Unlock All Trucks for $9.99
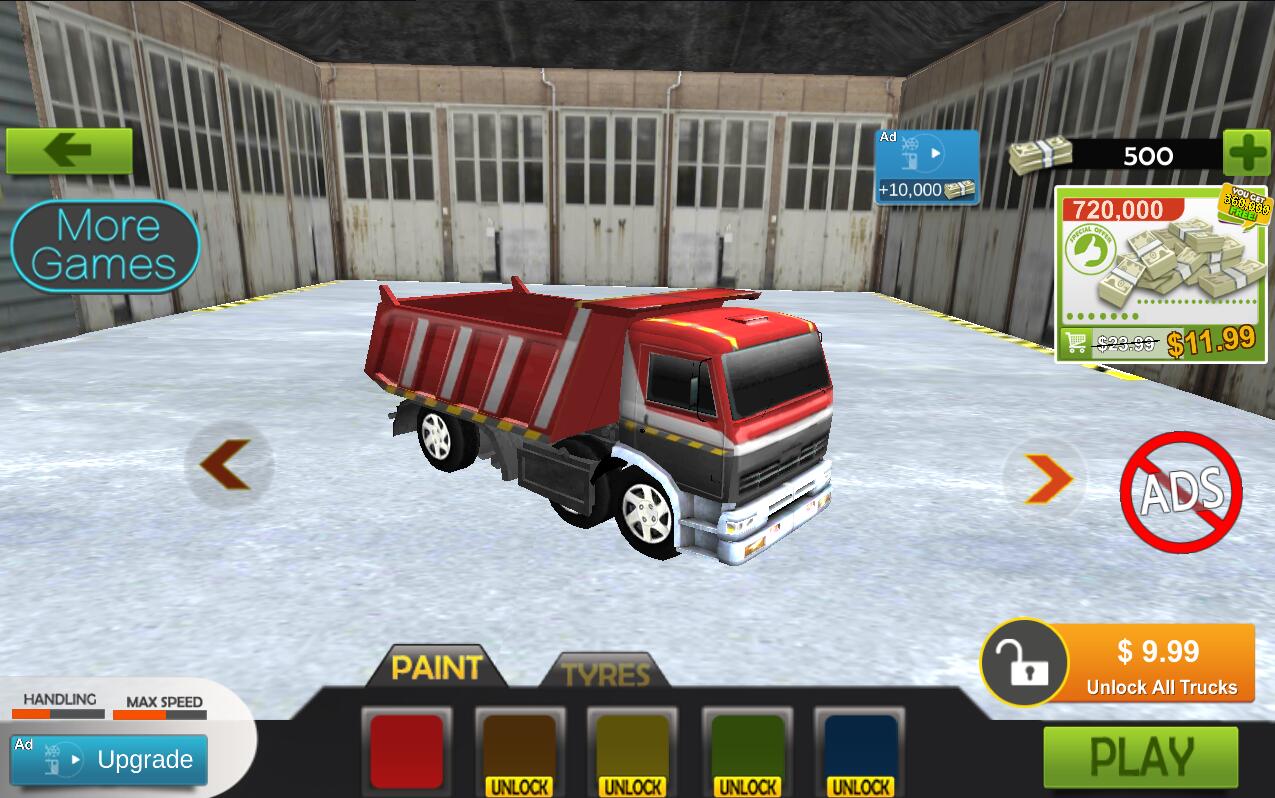Viewport: 1275px width, 798px height. click(x=1118, y=664)
